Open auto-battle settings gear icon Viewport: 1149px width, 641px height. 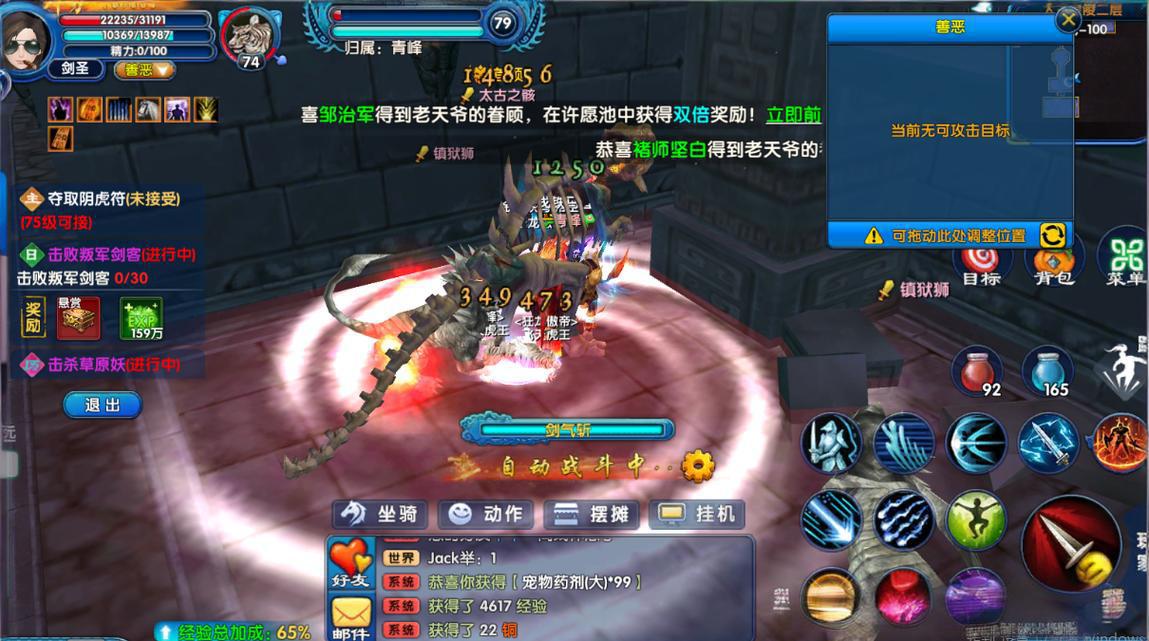point(697,465)
